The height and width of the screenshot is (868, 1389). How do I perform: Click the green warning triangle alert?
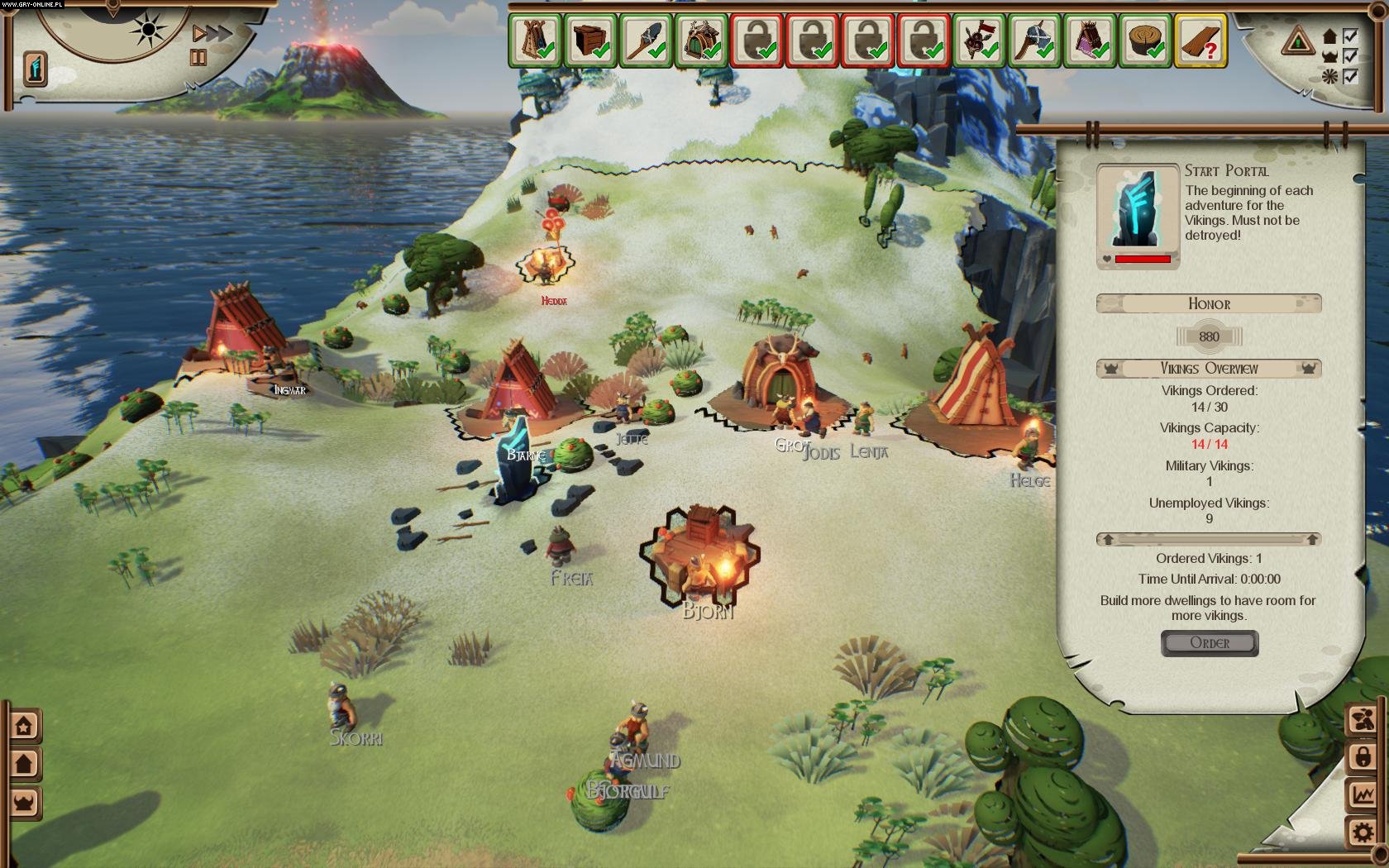click(x=1297, y=41)
